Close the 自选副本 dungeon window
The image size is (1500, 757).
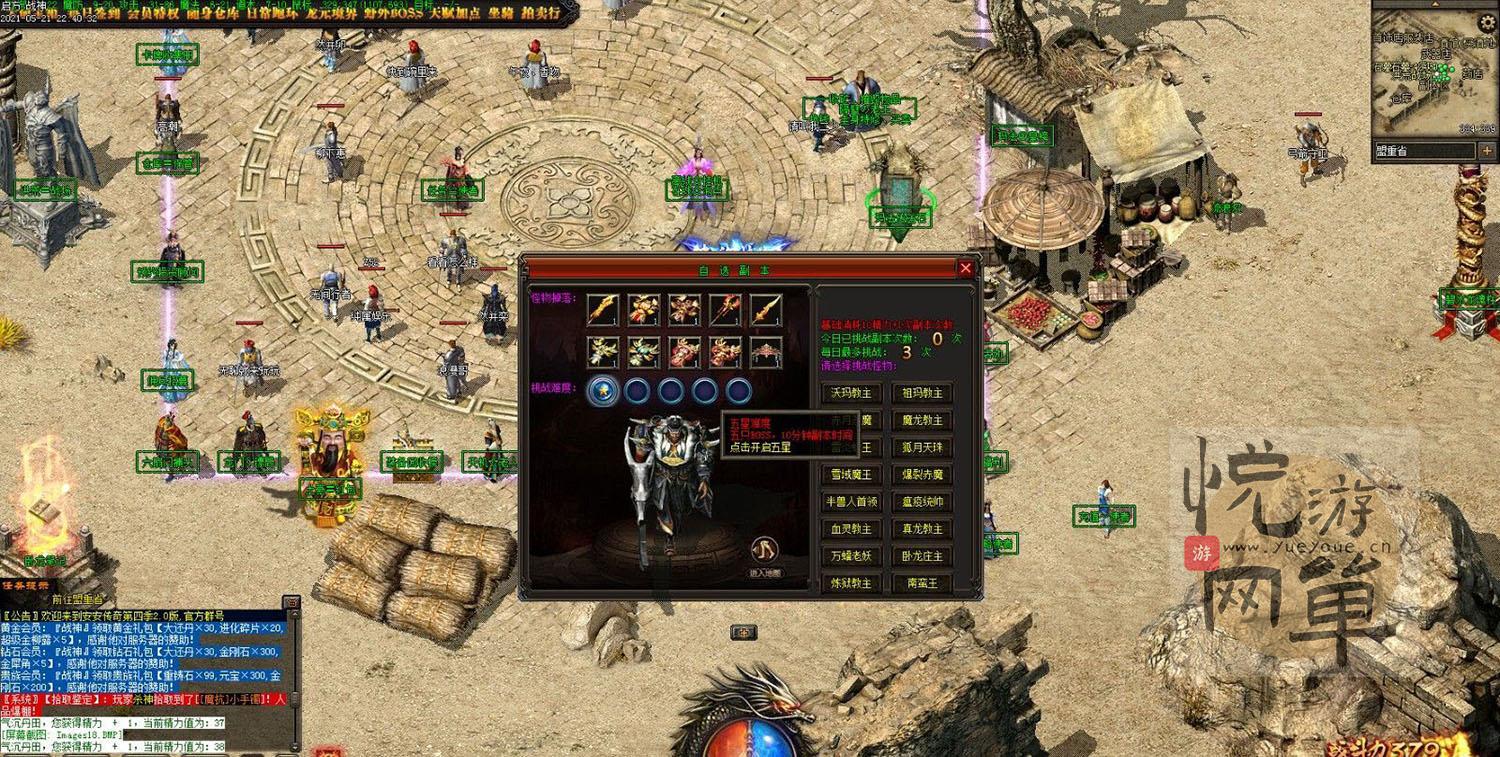pos(965,268)
